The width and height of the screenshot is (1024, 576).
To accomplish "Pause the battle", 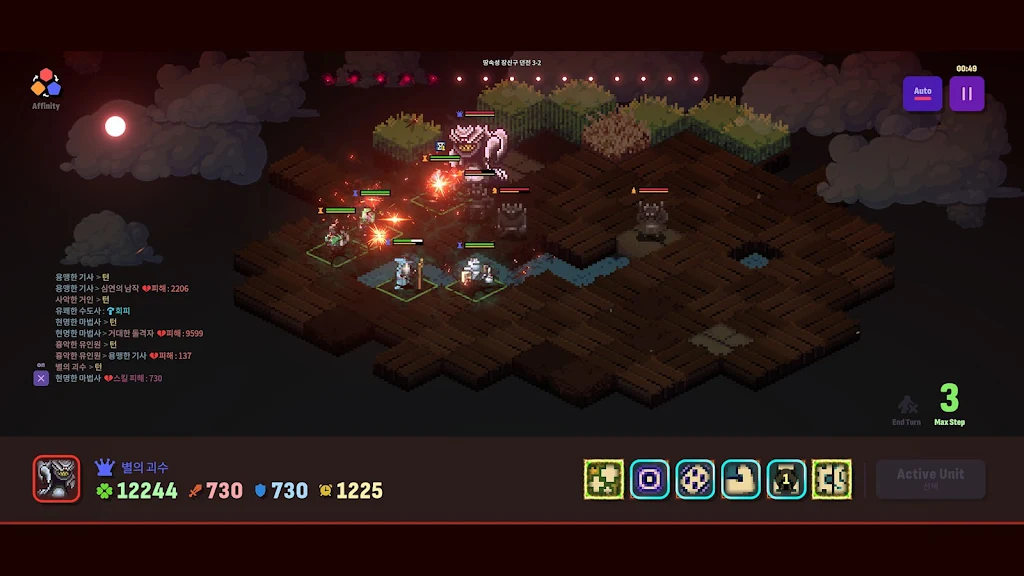I will click(966, 94).
